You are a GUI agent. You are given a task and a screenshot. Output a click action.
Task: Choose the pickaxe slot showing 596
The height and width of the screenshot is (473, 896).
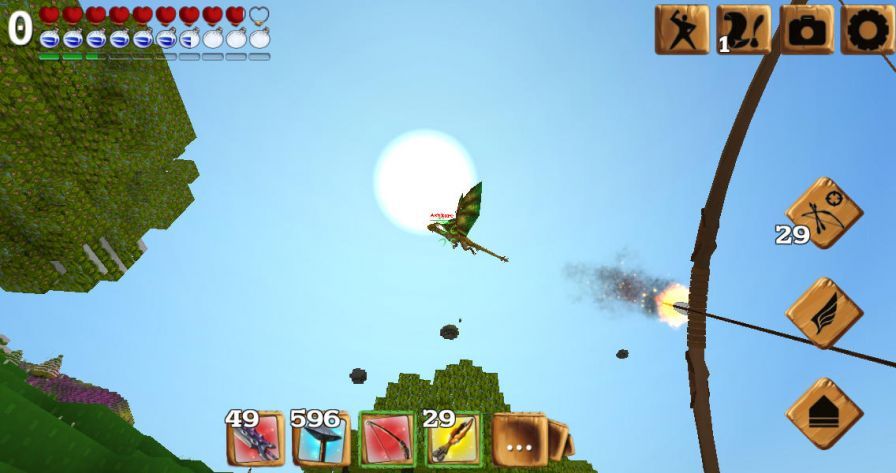tap(321, 439)
